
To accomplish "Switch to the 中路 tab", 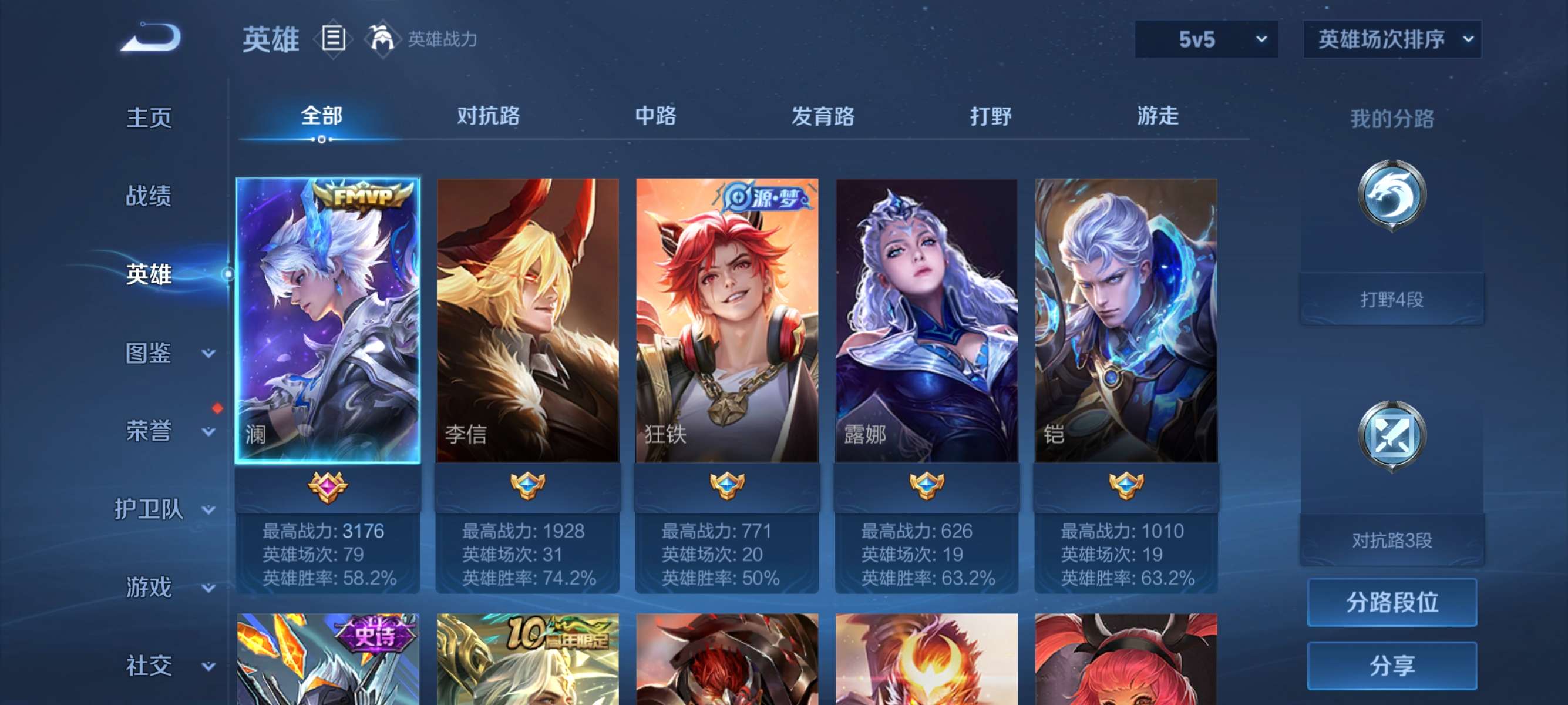I will tap(656, 117).
